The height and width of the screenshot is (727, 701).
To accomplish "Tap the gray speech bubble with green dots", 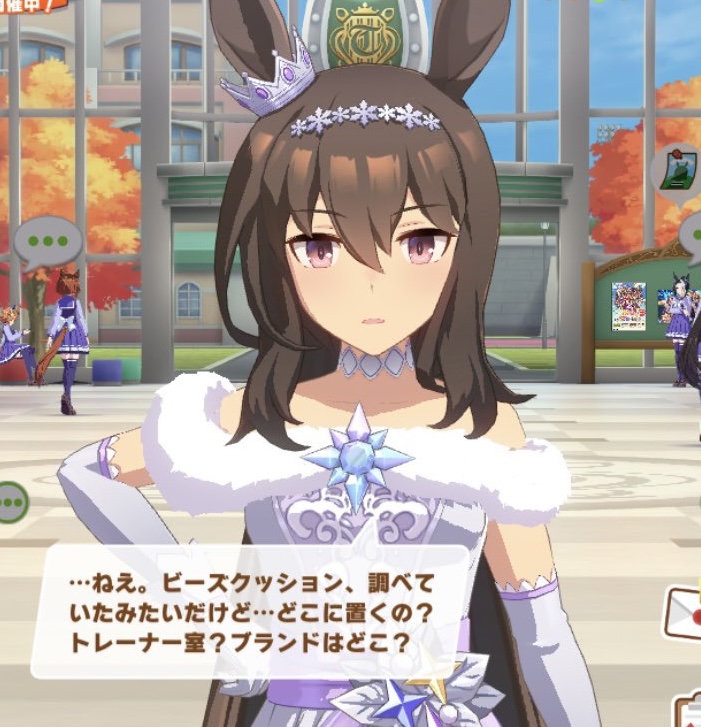I will [x=46, y=242].
